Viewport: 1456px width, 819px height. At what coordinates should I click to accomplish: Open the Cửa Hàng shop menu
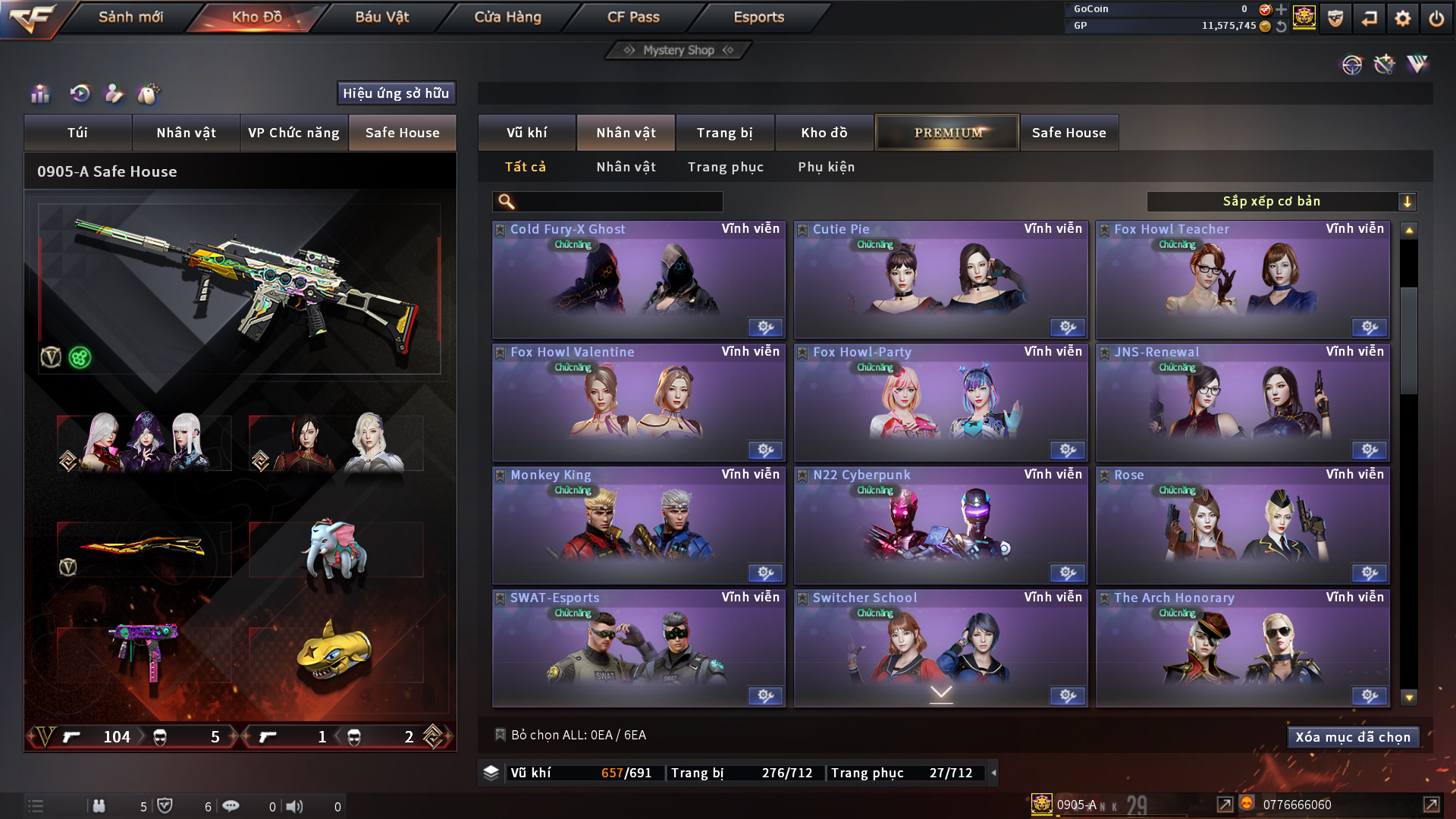(x=507, y=17)
